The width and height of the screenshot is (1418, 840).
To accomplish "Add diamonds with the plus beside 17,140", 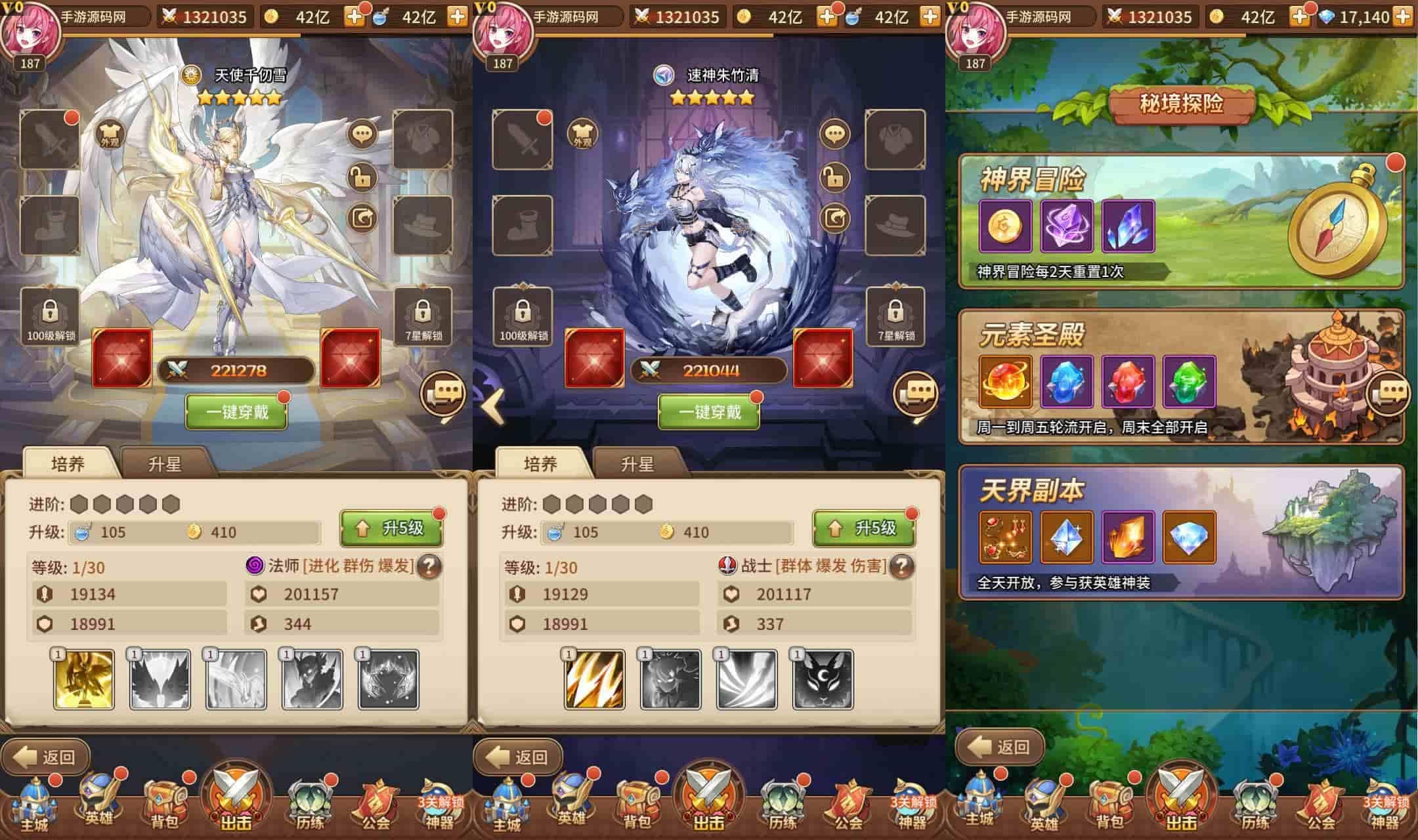I will pos(1403,16).
